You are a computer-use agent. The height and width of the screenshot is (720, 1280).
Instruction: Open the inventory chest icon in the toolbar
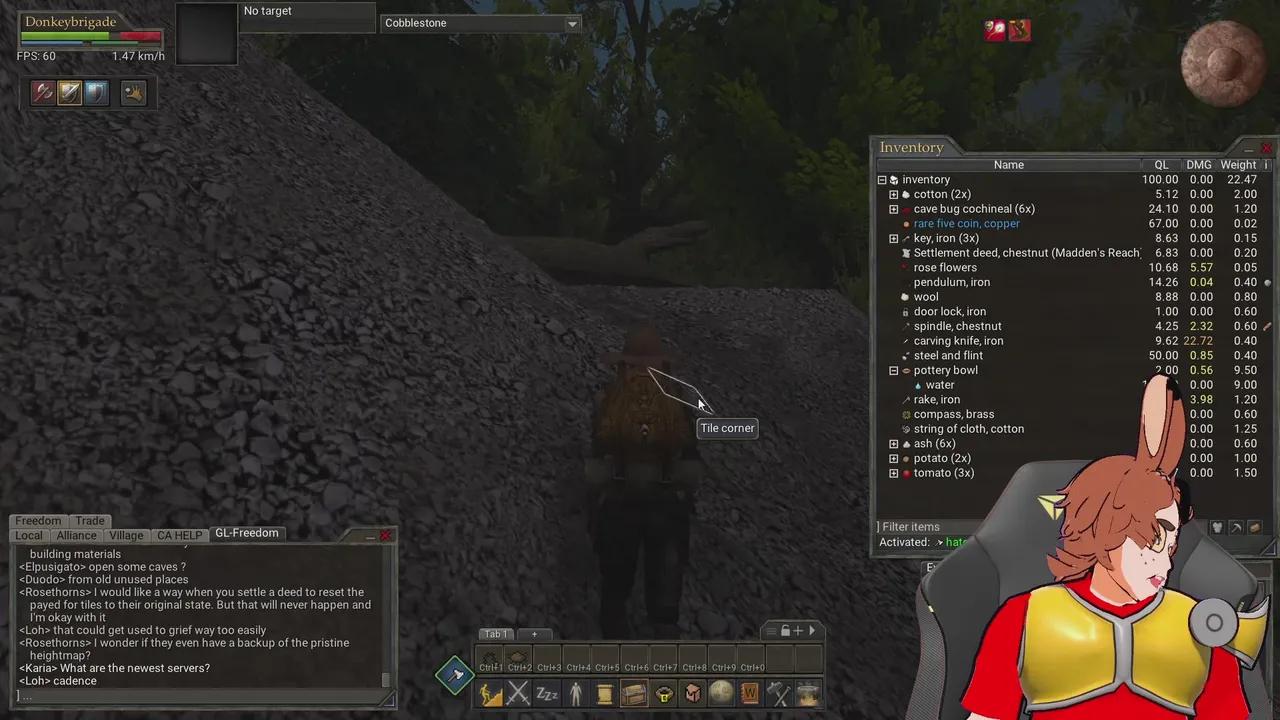(634, 693)
